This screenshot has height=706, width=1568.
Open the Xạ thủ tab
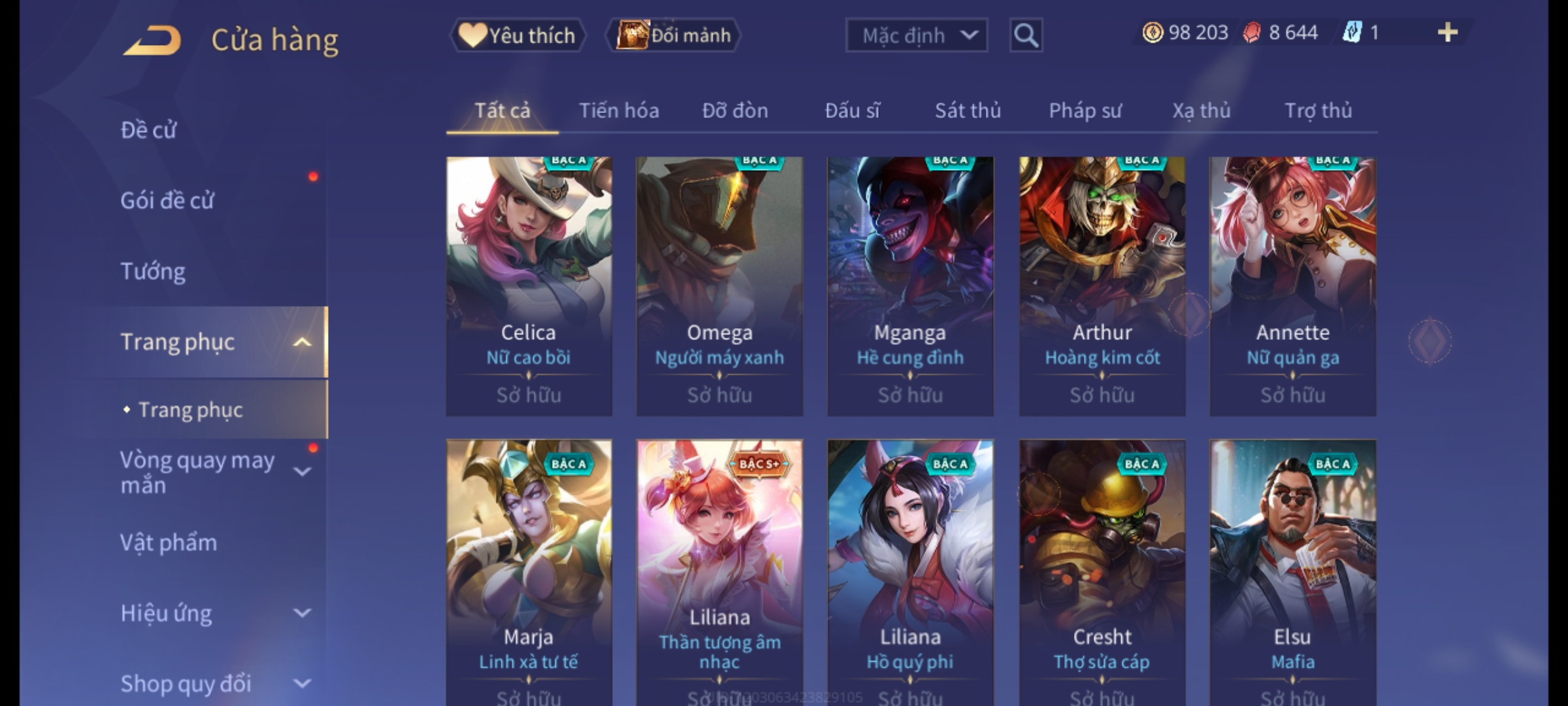[1201, 110]
